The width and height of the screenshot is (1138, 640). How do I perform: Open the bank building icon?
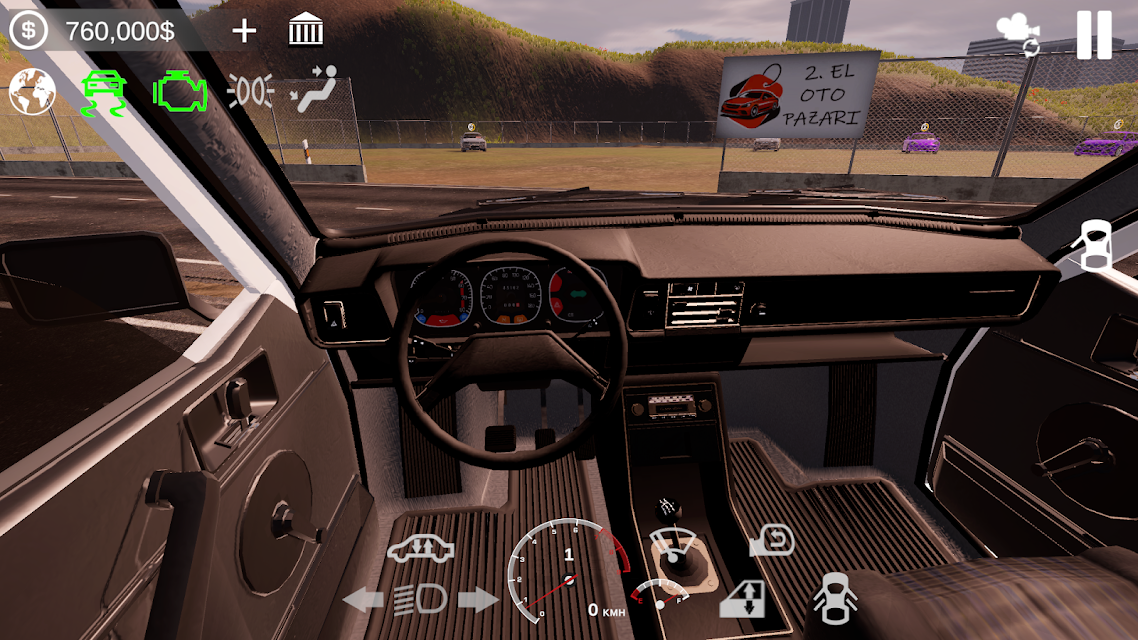[x=306, y=31]
